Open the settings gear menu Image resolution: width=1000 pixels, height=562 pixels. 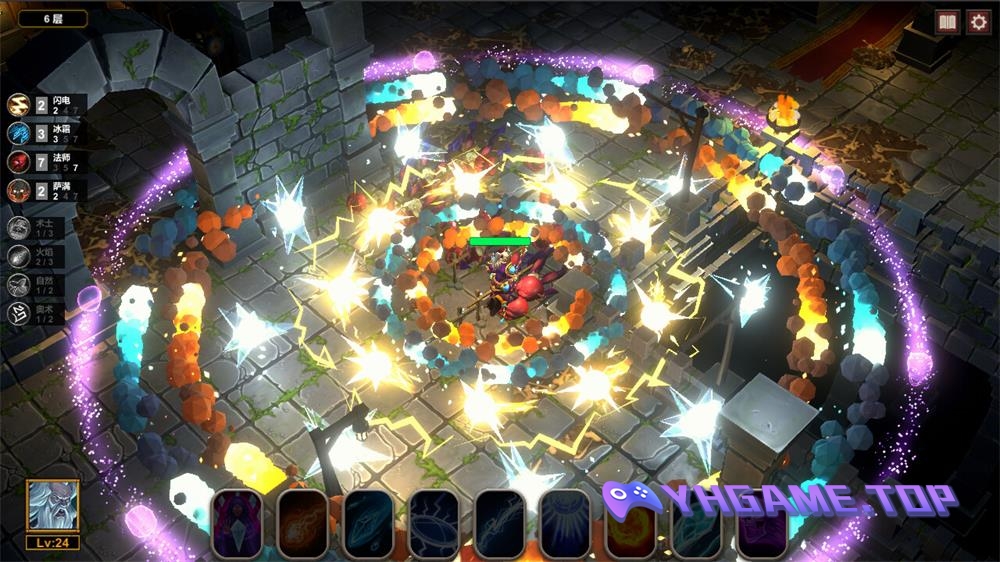(977, 22)
